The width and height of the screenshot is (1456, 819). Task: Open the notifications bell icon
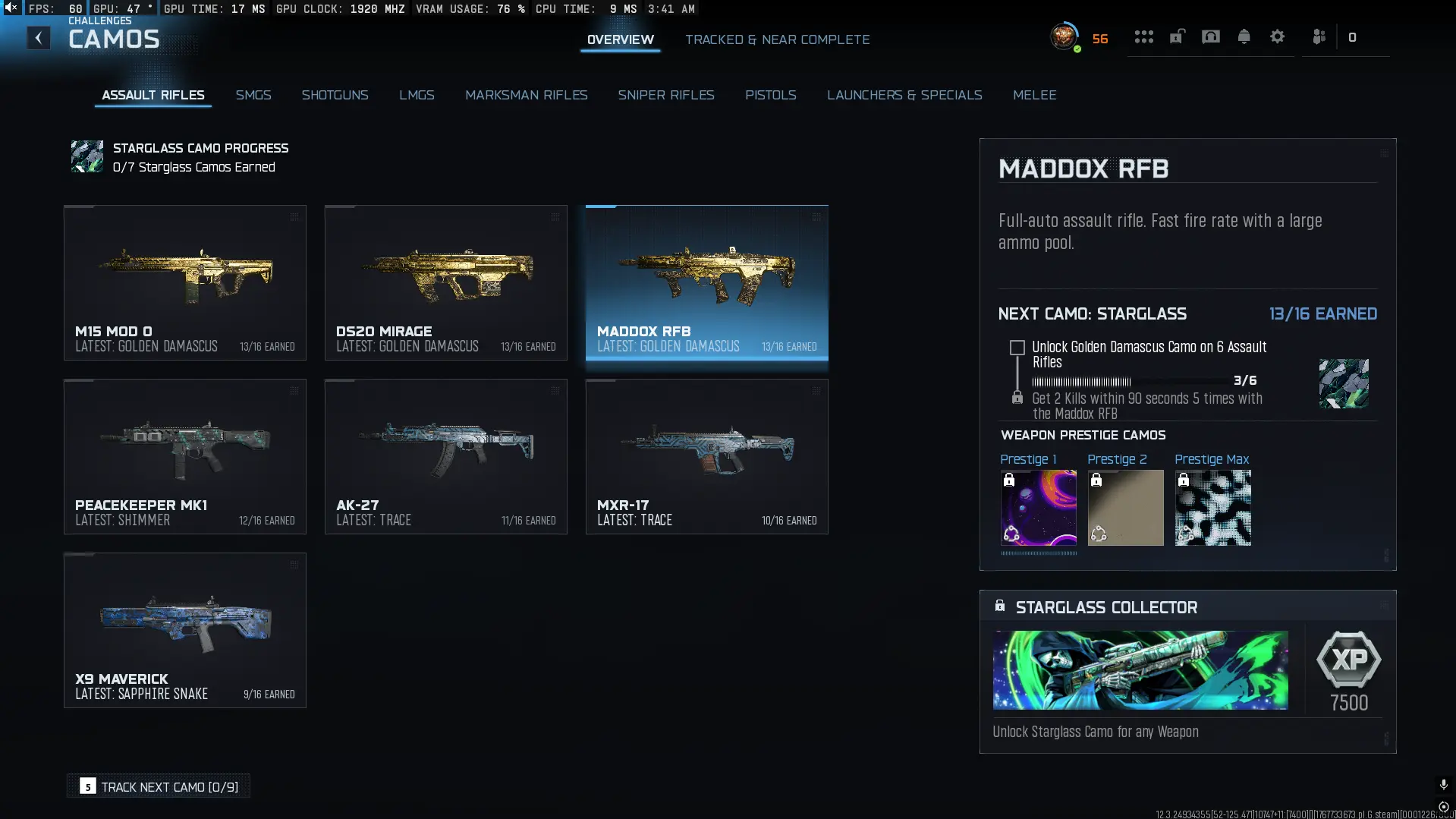point(1244,36)
